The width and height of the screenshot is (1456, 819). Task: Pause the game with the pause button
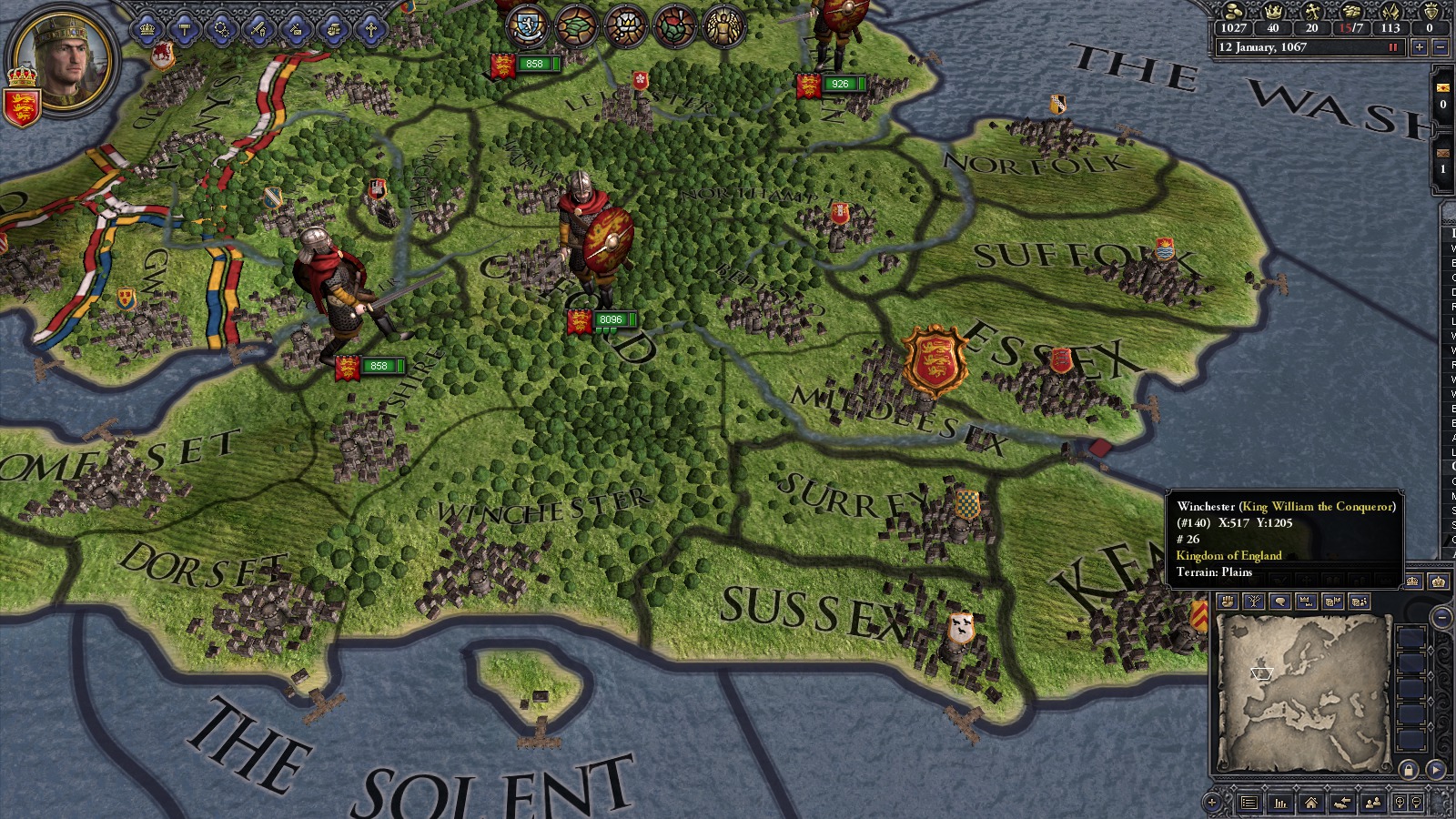tap(1392, 46)
